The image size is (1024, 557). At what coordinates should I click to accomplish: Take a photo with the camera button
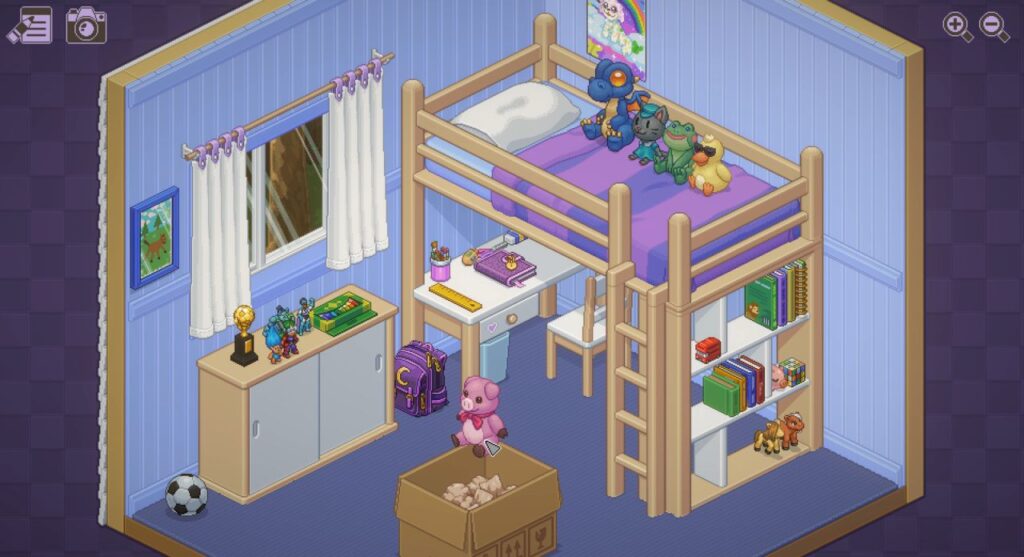[86, 25]
